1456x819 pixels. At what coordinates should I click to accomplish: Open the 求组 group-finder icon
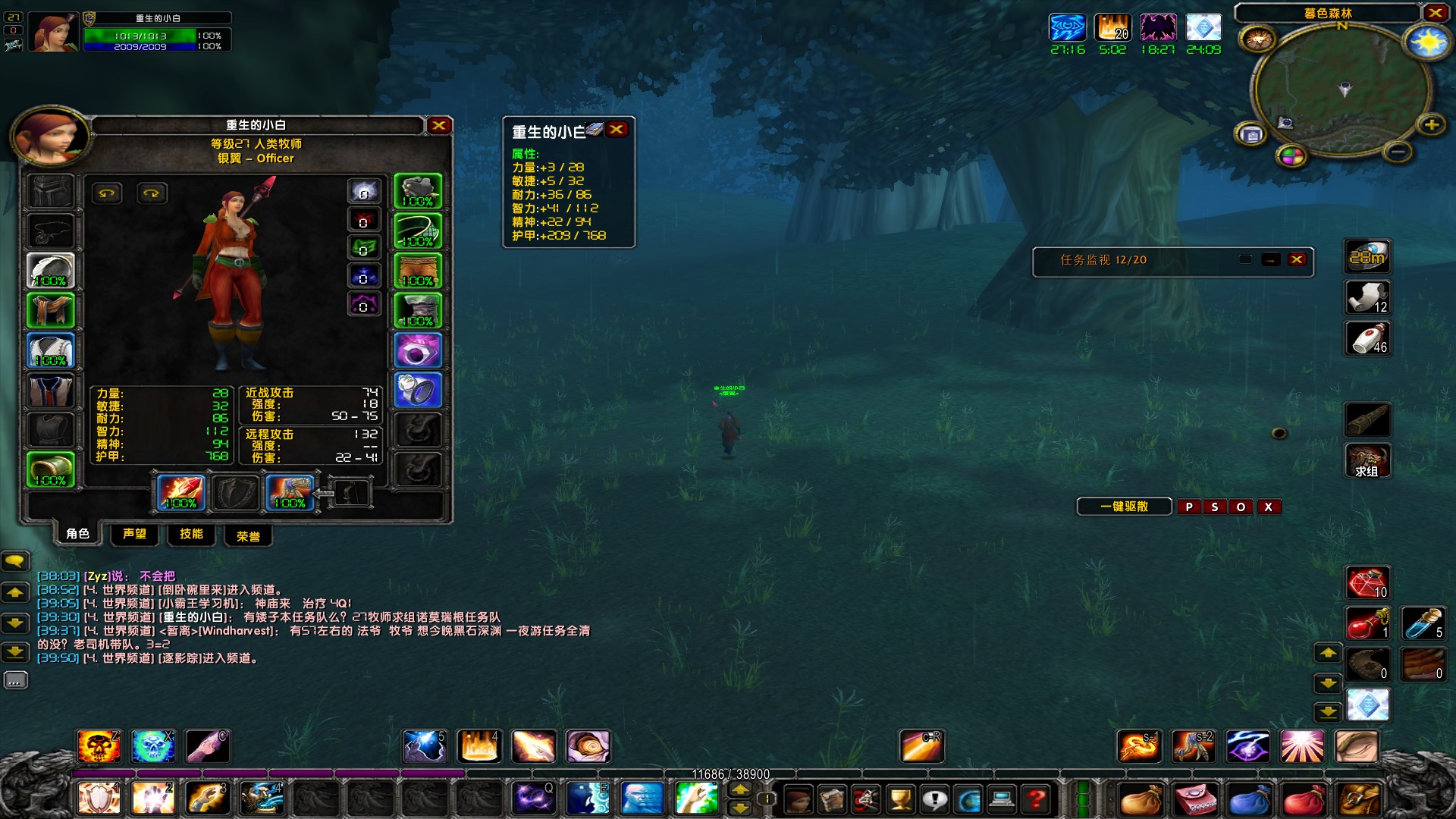pyautogui.click(x=1367, y=460)
